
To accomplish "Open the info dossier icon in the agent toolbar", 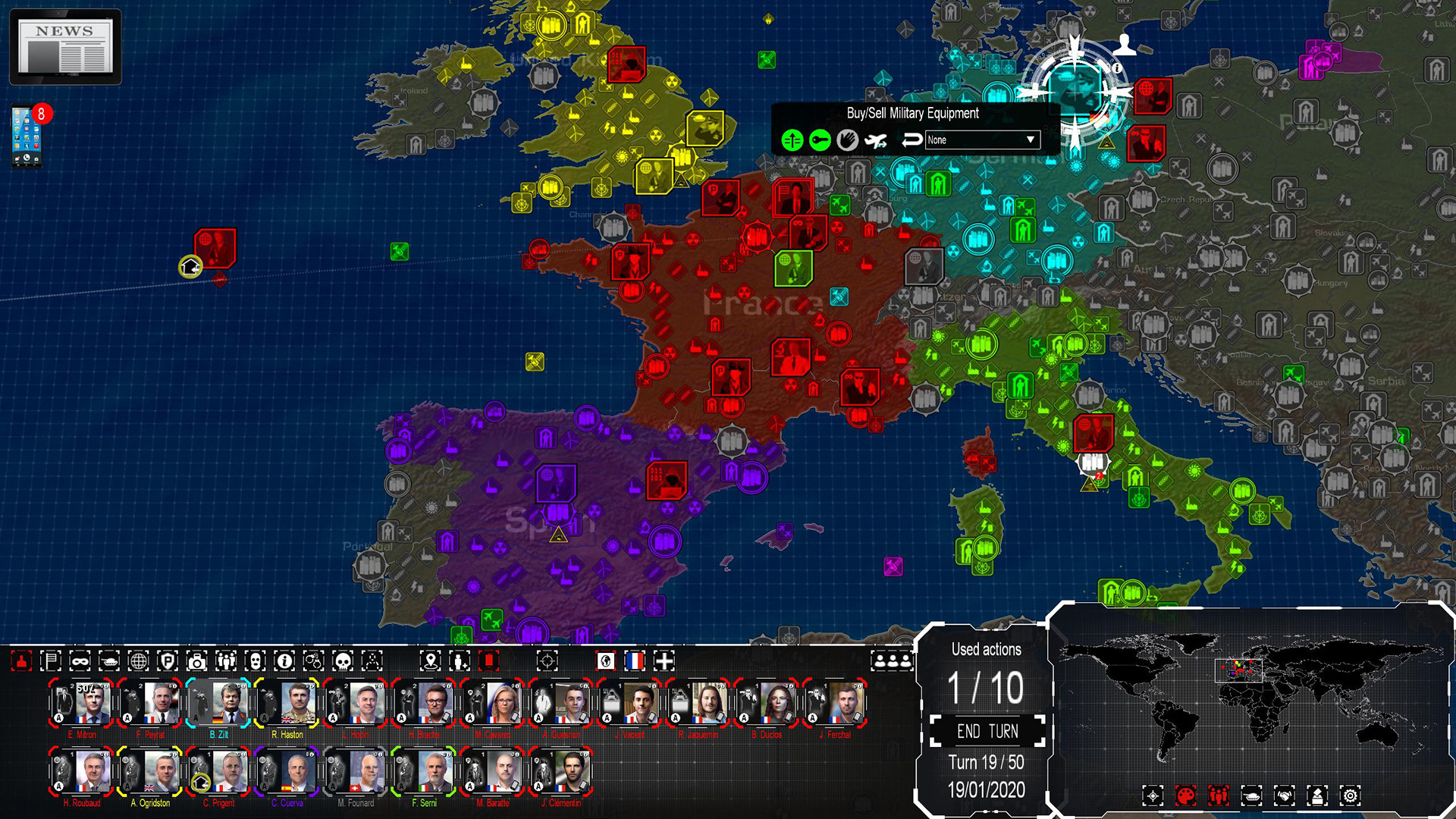I will pos(284,661).
